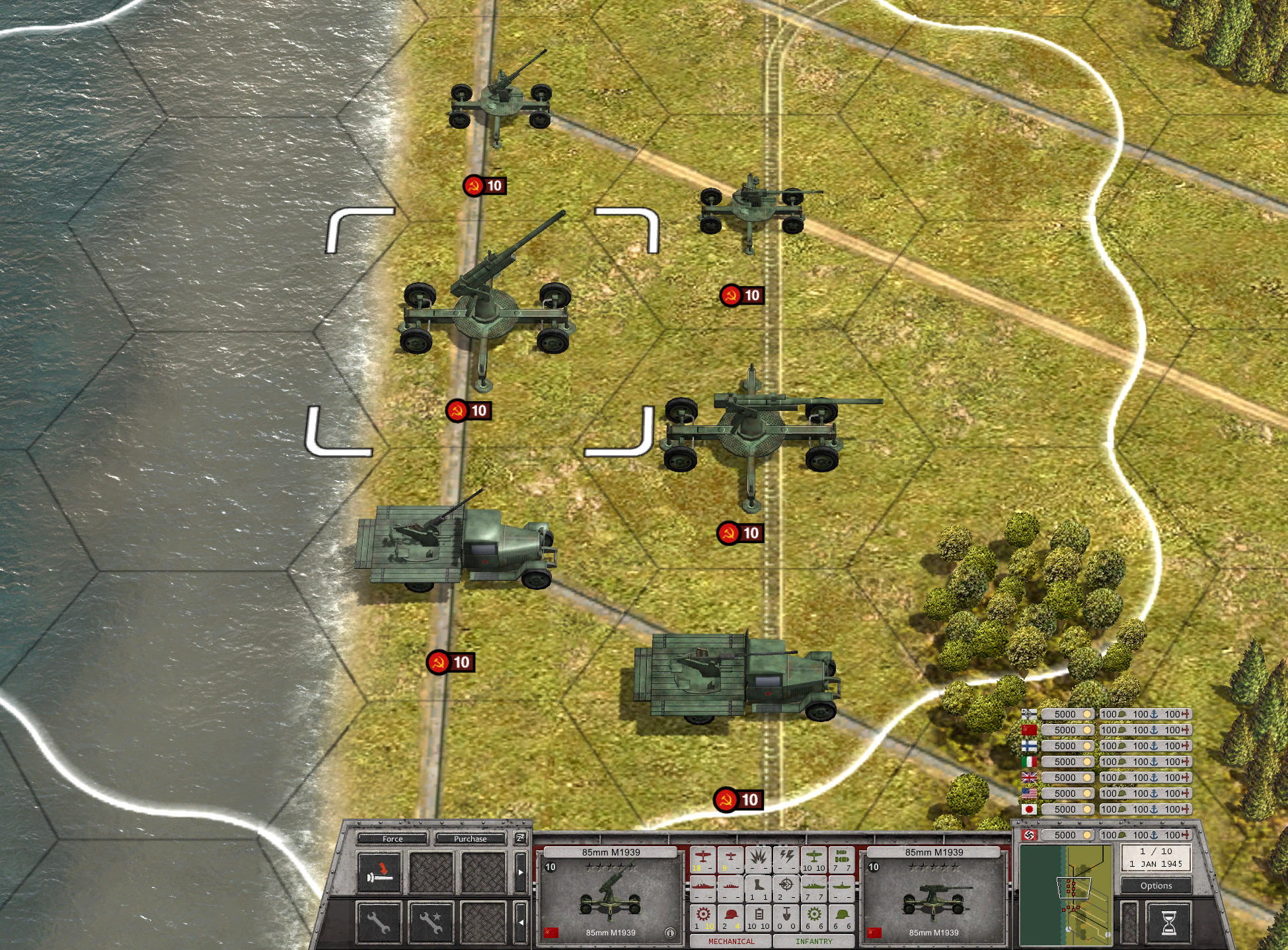The width and height of the screenshot is (1288, 950).
Task: Select the elite repair wrench-star icon
Action: (x=430, y=924)
